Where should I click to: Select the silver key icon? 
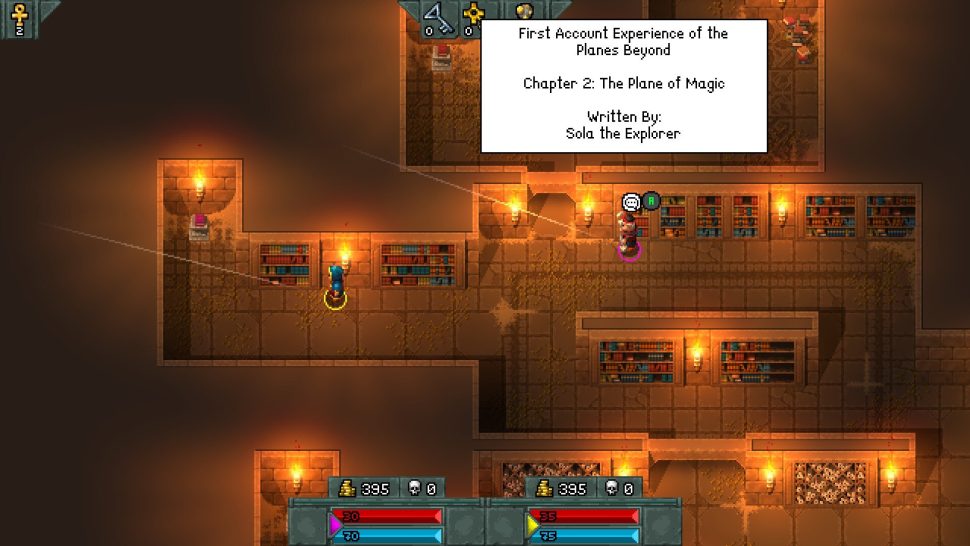point(437,14)
